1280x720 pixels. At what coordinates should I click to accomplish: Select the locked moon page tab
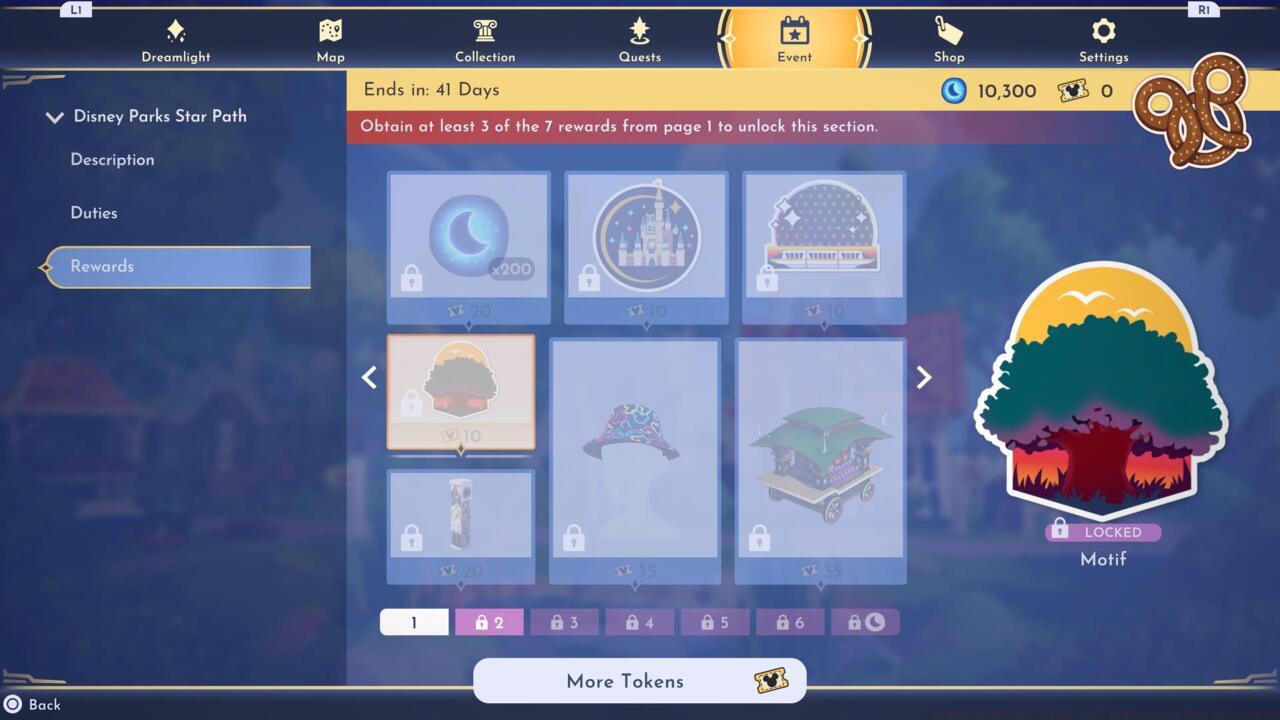pos(866,621)
